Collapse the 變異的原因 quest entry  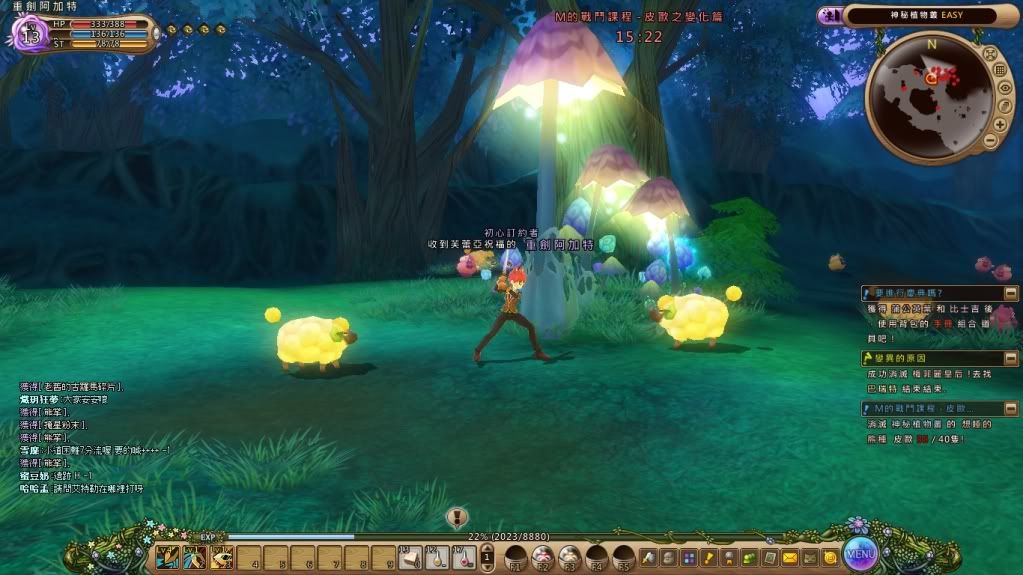866,358
